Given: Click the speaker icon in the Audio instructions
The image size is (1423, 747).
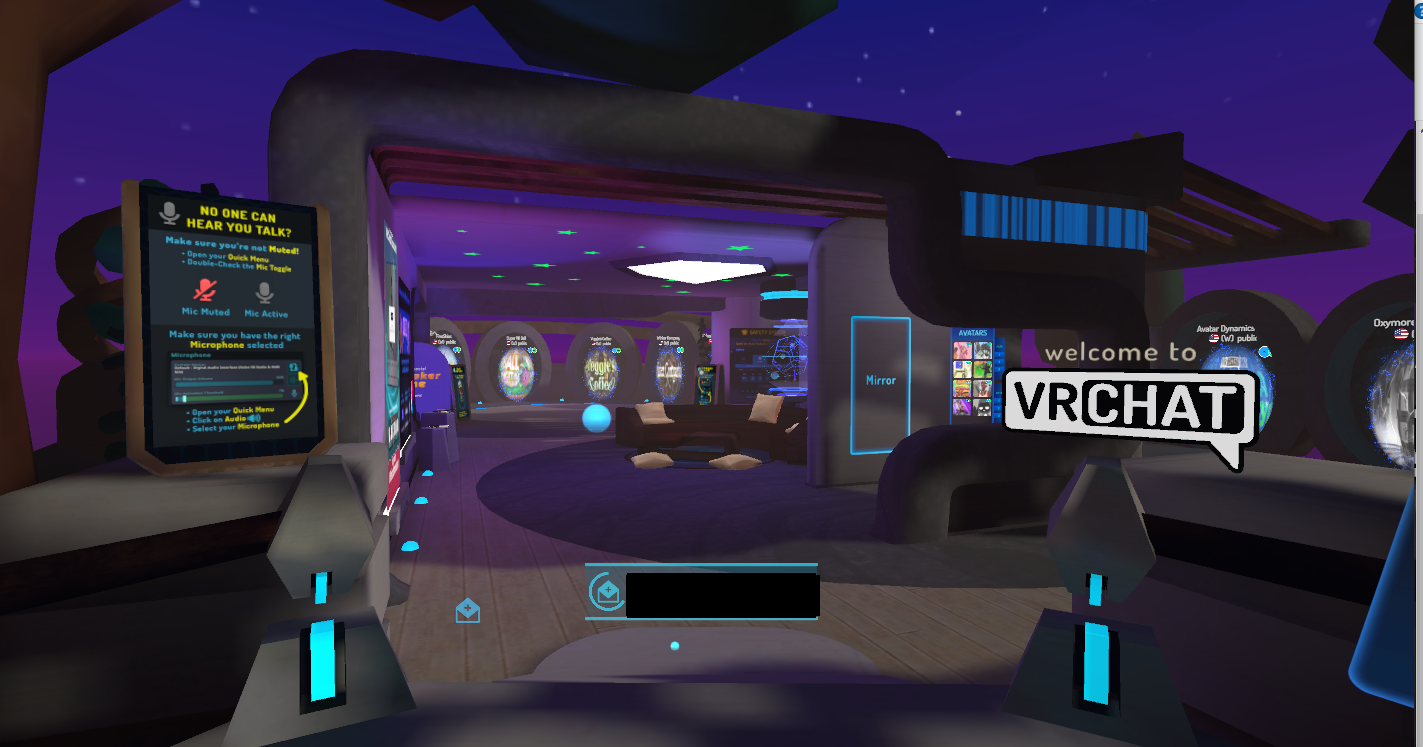Looking at the screenshot, I should (x=255, y=417).
